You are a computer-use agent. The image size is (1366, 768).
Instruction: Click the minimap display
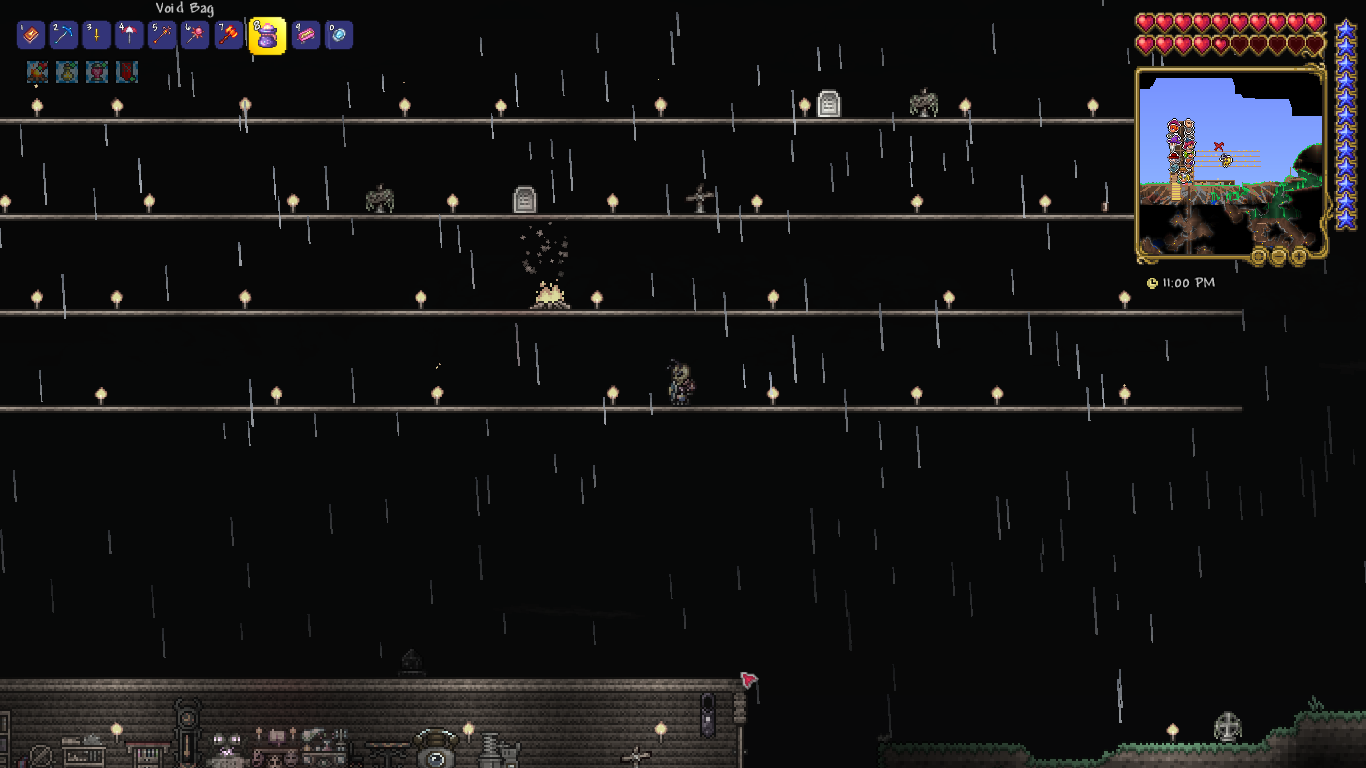[x=1230, y=160]
